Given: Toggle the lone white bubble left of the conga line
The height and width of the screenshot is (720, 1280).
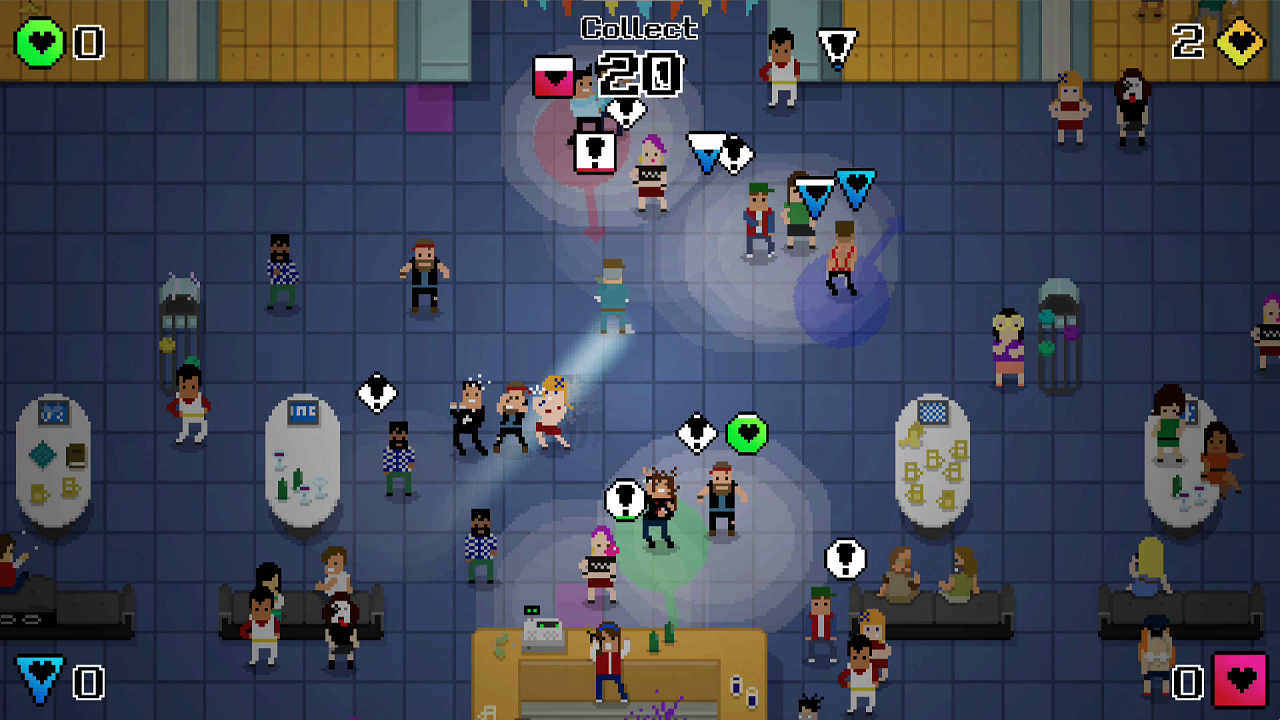Looking at the screenshot, I should pos(375,394).
